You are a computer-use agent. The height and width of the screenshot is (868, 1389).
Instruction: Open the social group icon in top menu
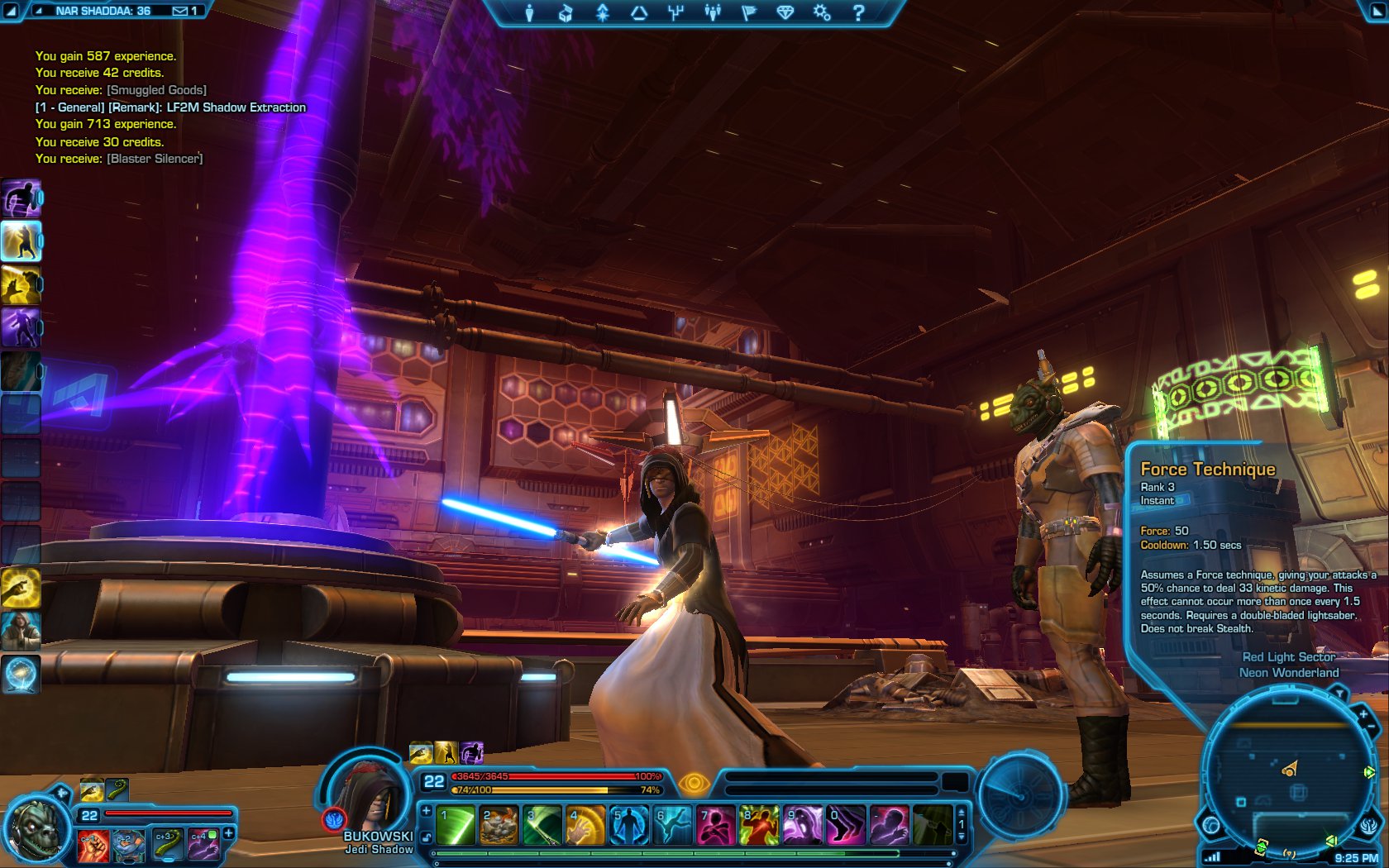coord(712,13)
